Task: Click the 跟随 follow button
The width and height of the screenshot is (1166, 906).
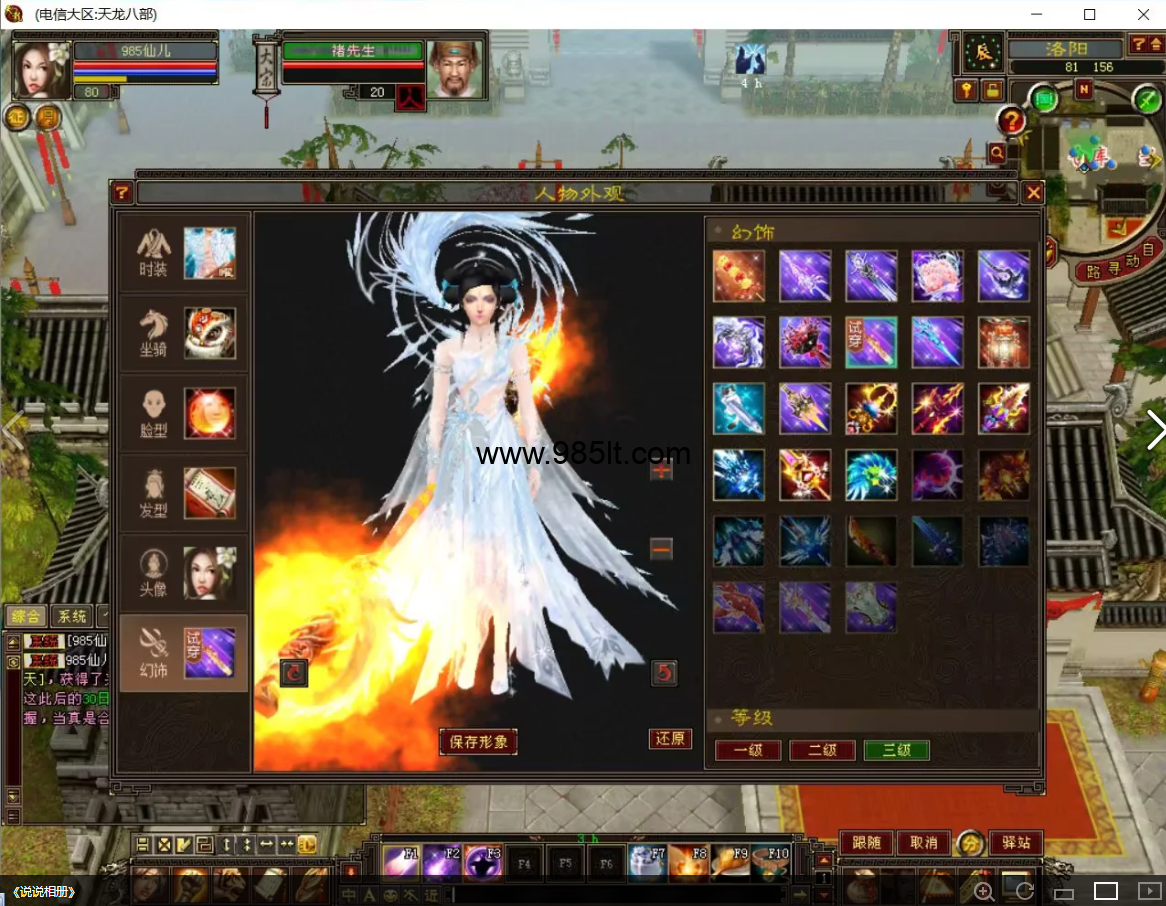Action: 866,843
